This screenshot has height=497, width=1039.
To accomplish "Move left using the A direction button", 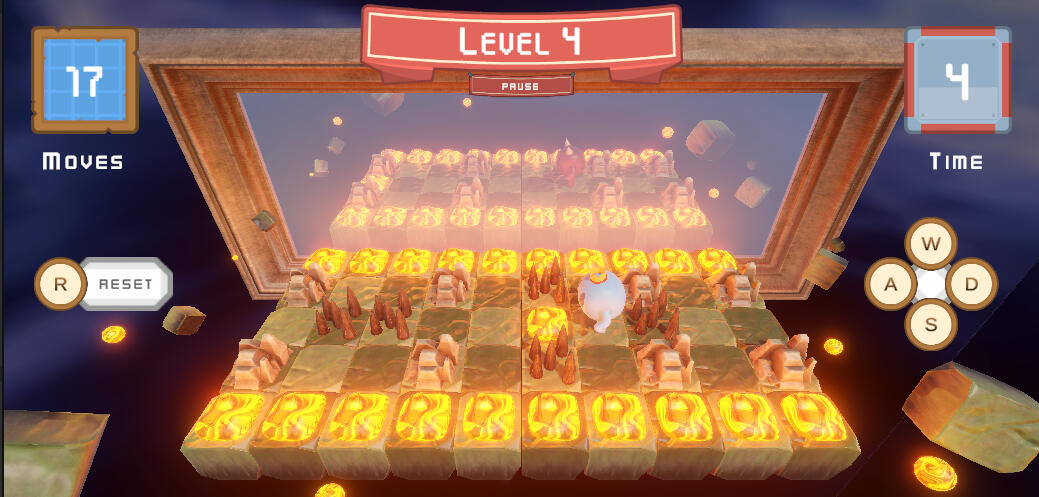I will tap(890, 285).
